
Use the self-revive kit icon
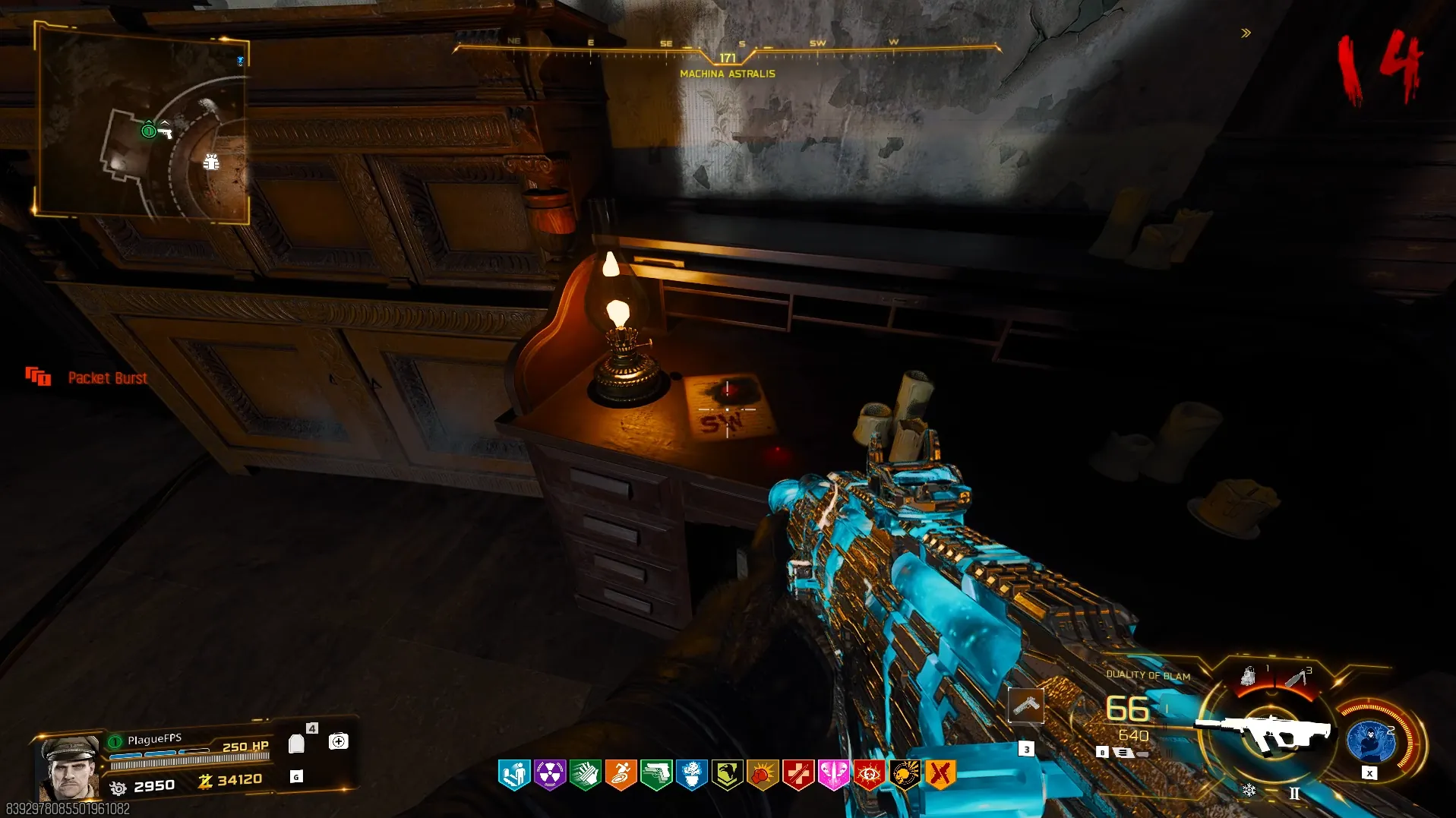click(339, 741)
